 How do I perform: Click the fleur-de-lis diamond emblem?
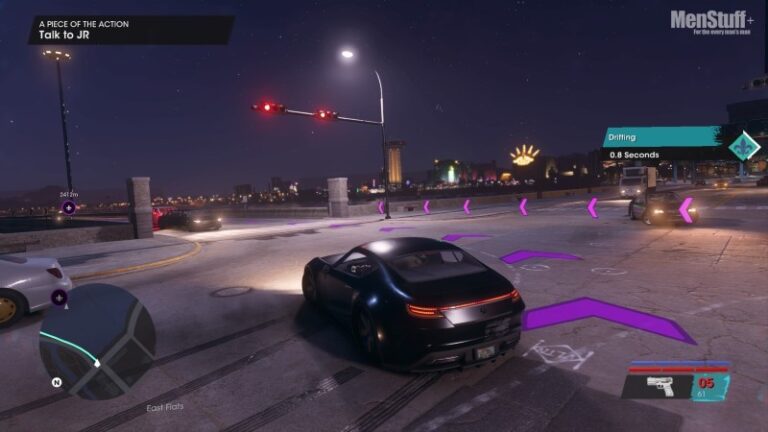[744, 146]
